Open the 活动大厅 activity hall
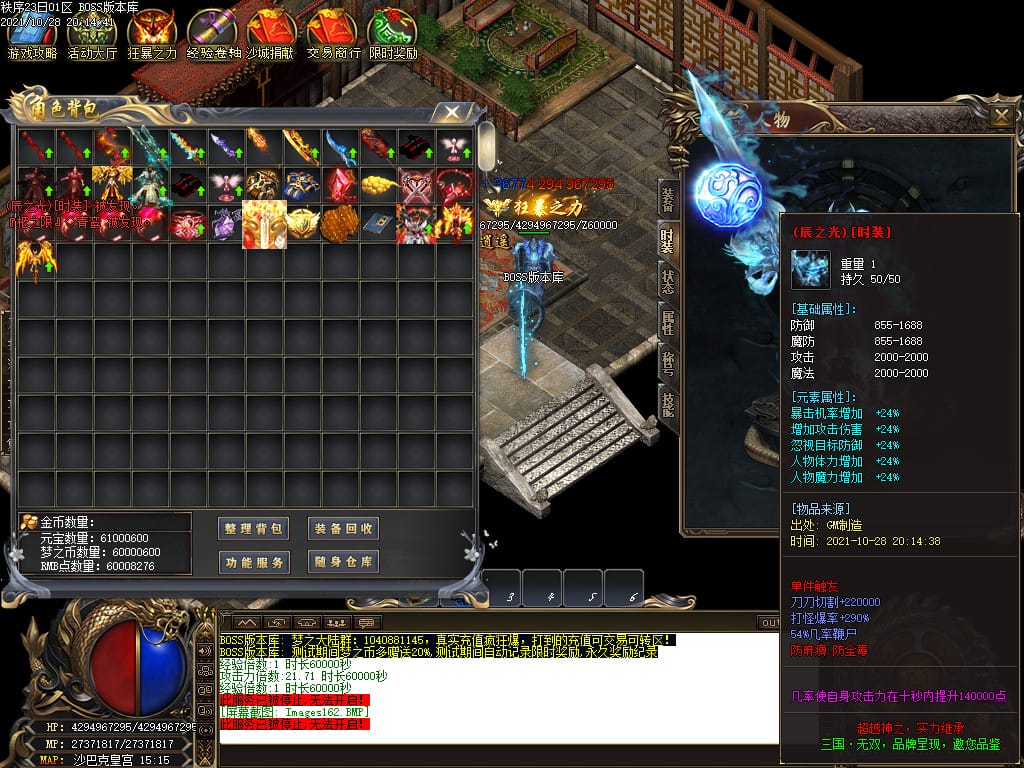This screenshot has width=1024, height=768. [x=92, y=35]
